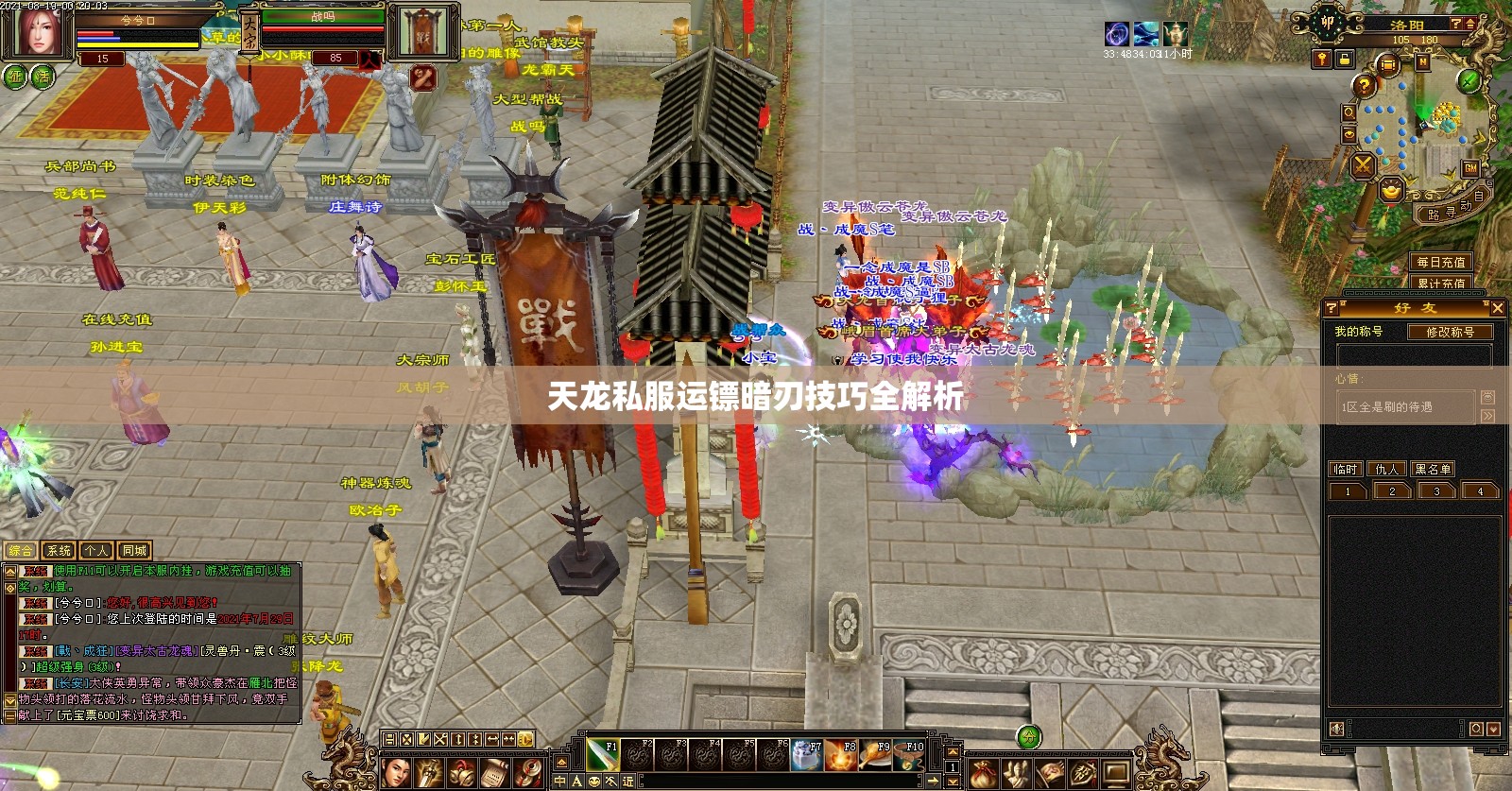Click the collapse arrow next to 洛阳 title
The width and height of the screenshot is (1512, 791).
pos(1470,25)
